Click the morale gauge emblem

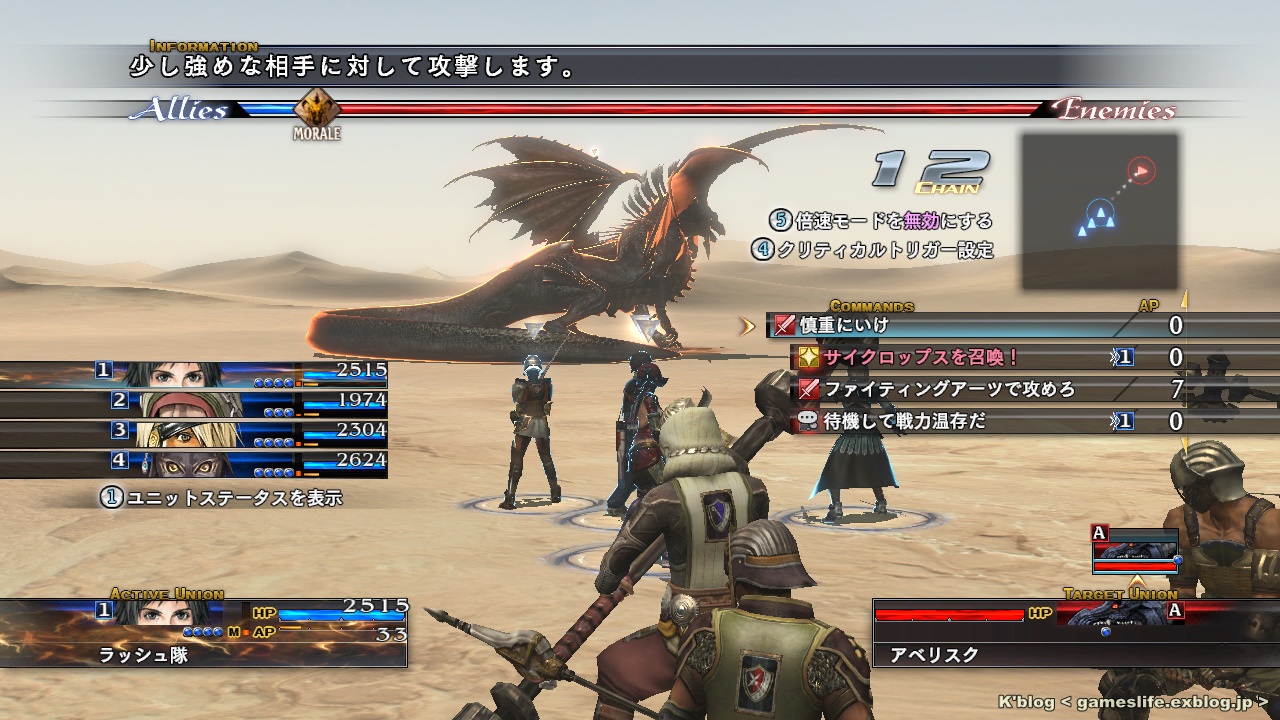click(317, 108)
